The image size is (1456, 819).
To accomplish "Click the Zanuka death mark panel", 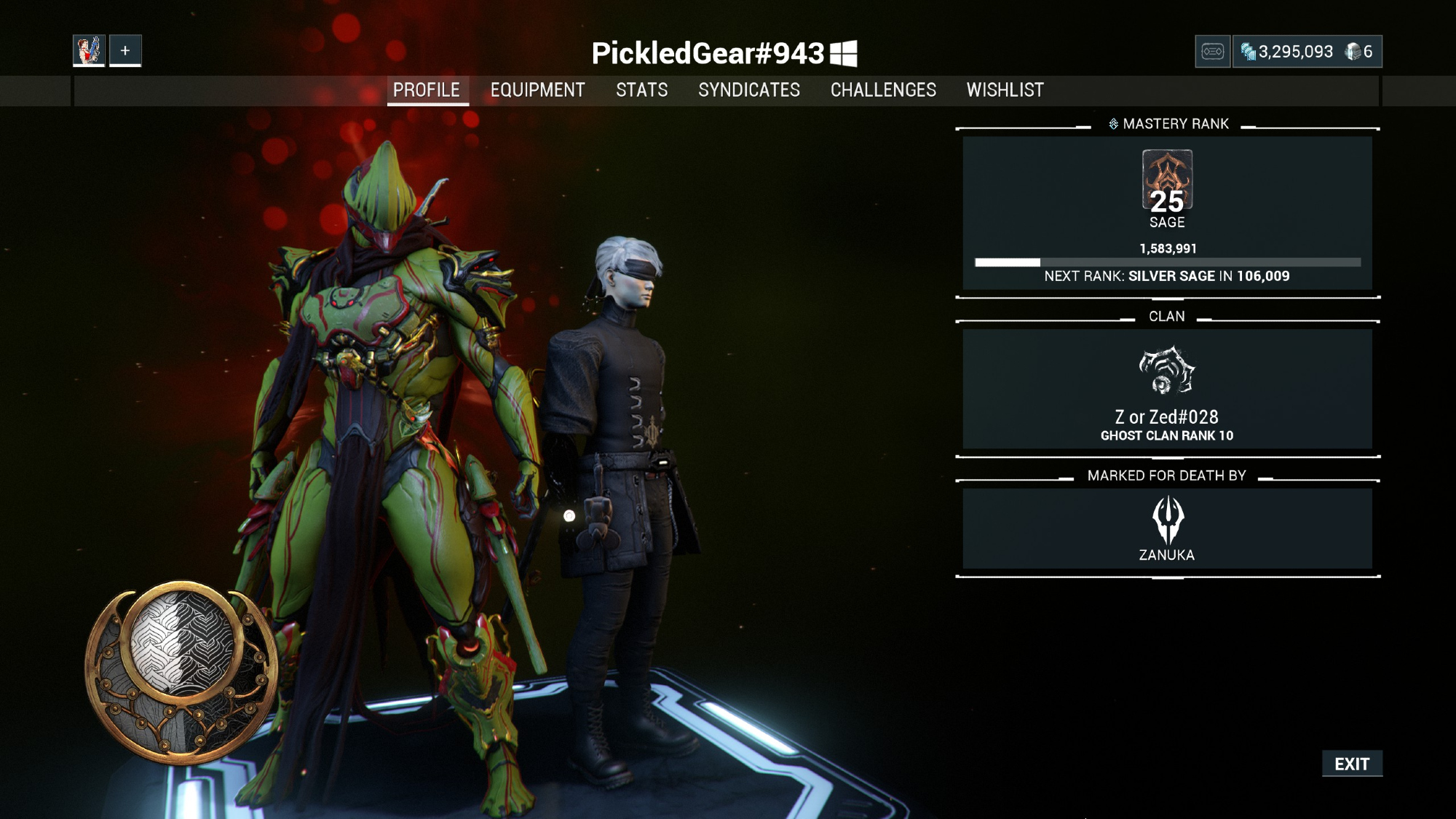I will pyautogui.click(x=1167, y=529).
